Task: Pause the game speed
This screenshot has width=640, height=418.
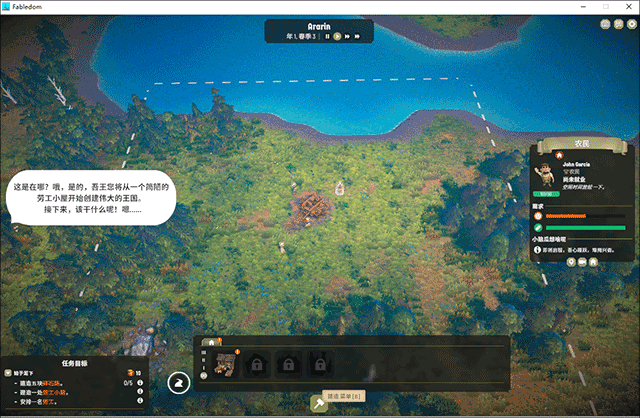Action: pos(327,36)
